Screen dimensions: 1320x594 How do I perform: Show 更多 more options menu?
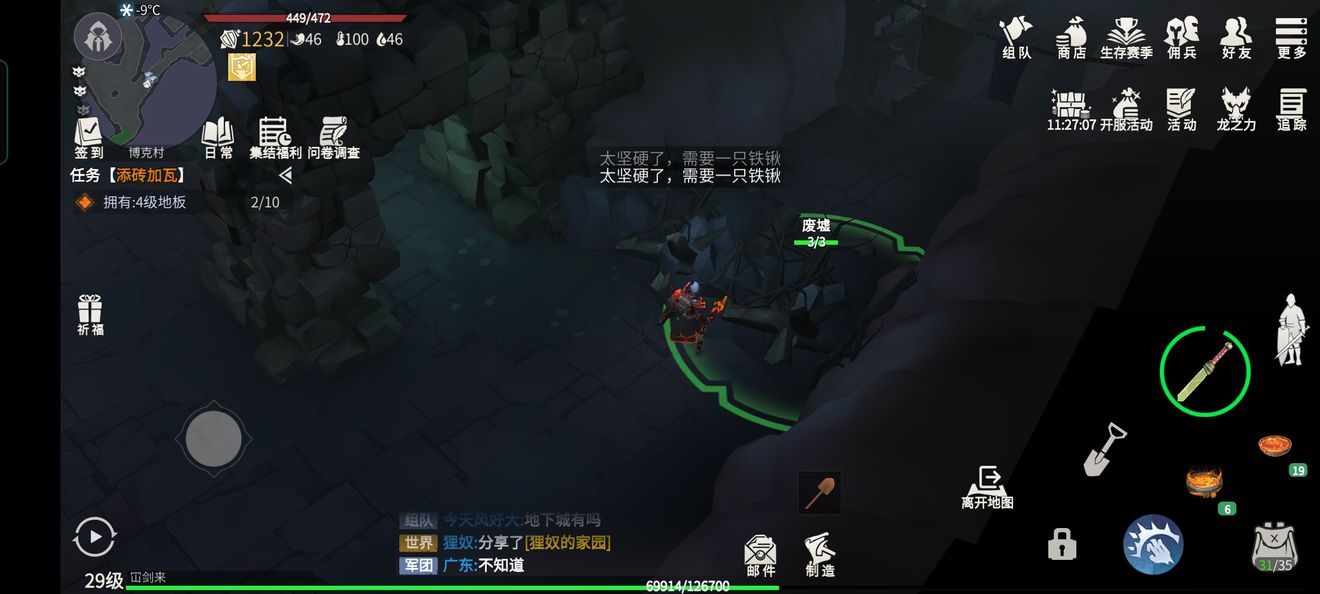(x=1292, y=37)
